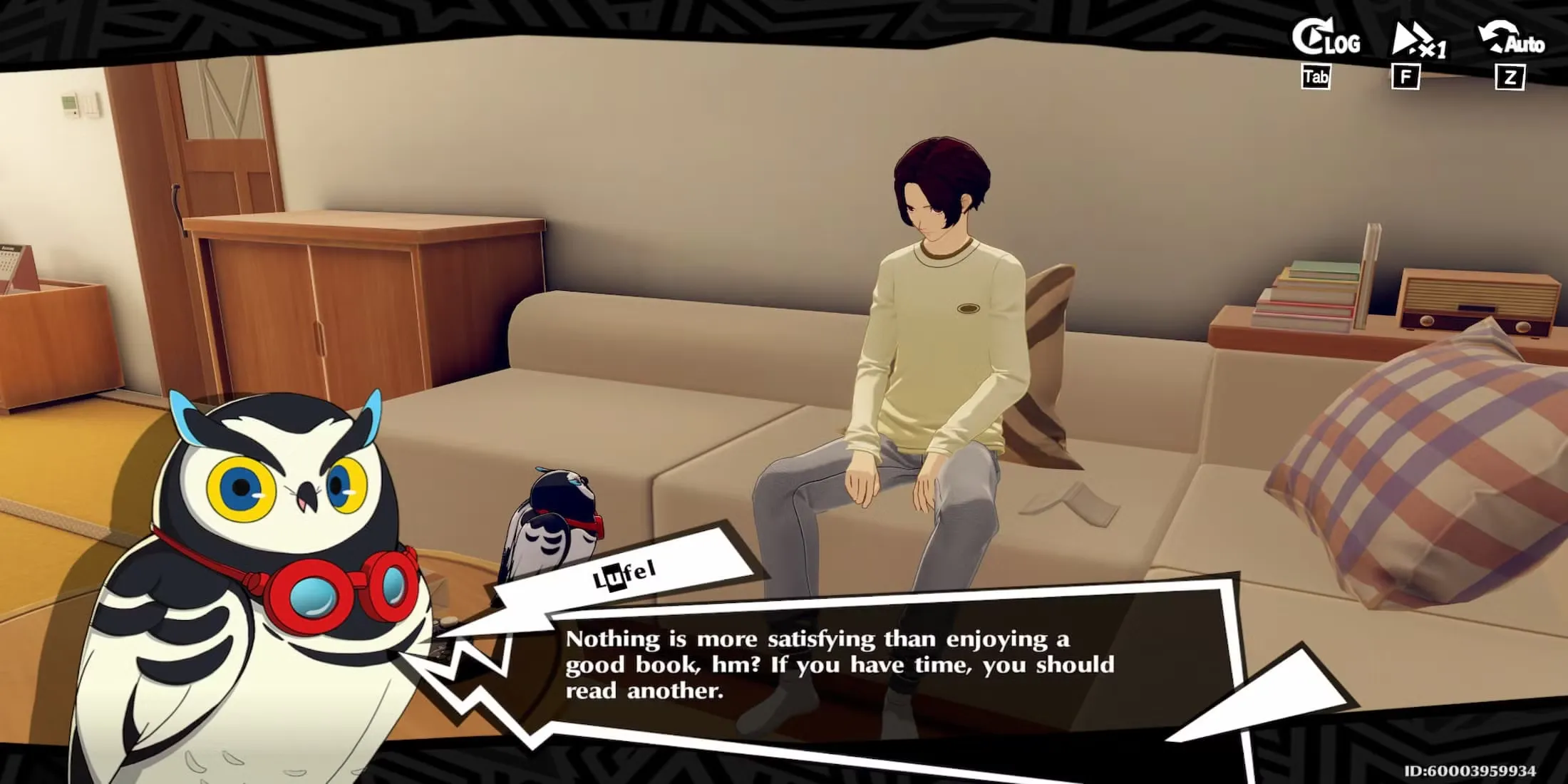Screen dimensions: 1568x784
Task: Advance Lufel's dialogue text box
Action: 839,664
